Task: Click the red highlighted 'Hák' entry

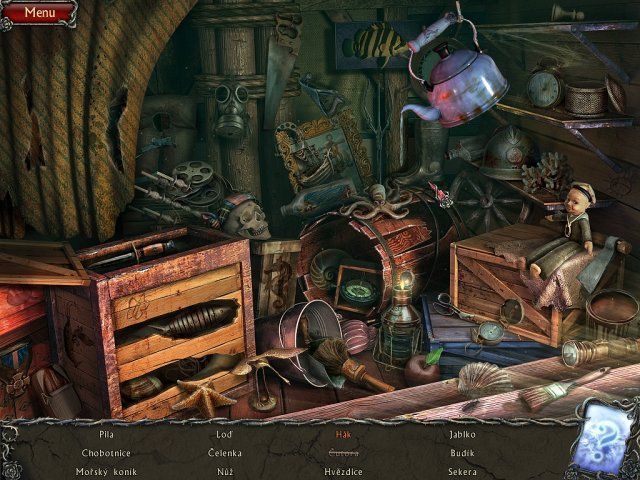Action: point(343,435)
